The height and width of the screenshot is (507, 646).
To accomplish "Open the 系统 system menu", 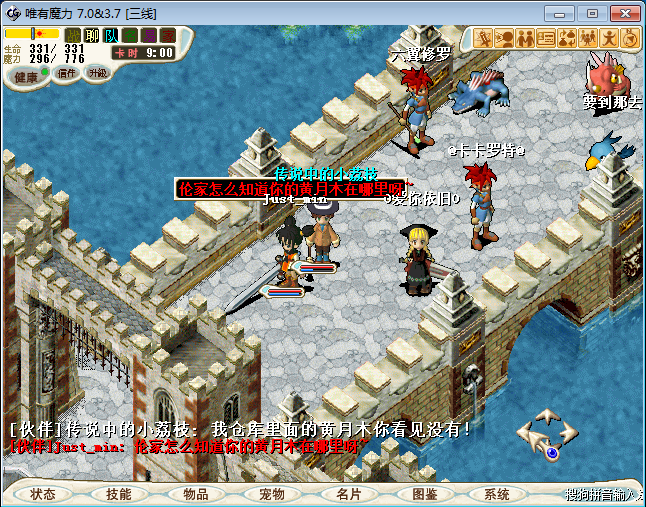I will coord(497,494).
